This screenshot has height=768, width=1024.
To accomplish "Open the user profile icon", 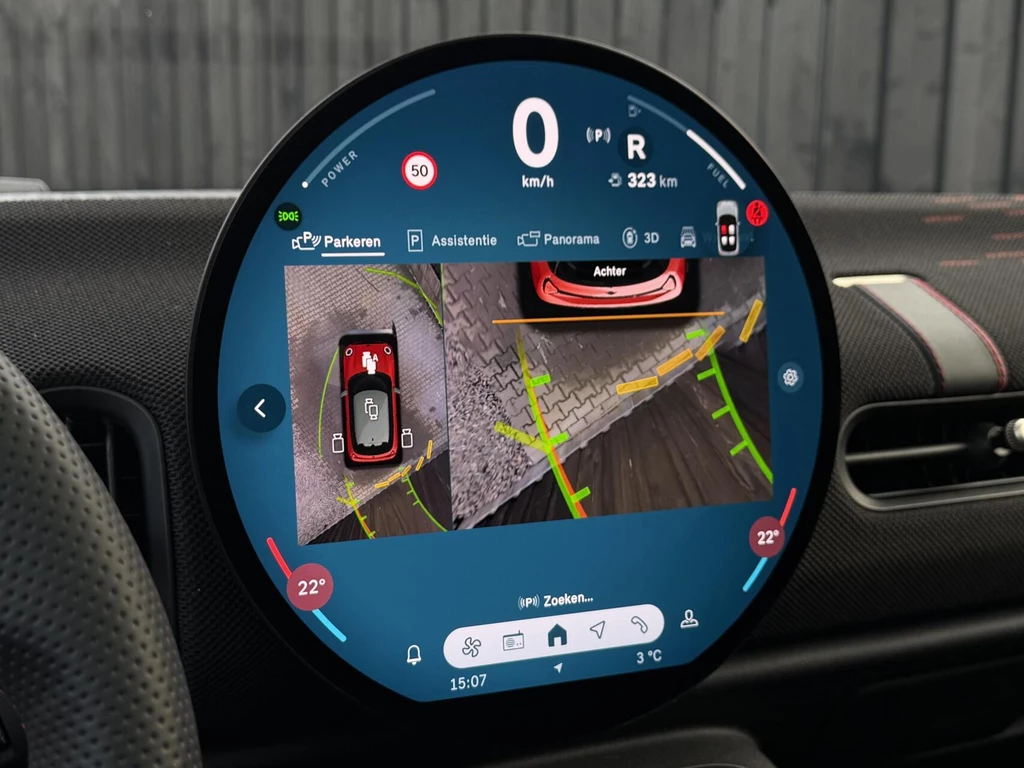I will point(688,619).
